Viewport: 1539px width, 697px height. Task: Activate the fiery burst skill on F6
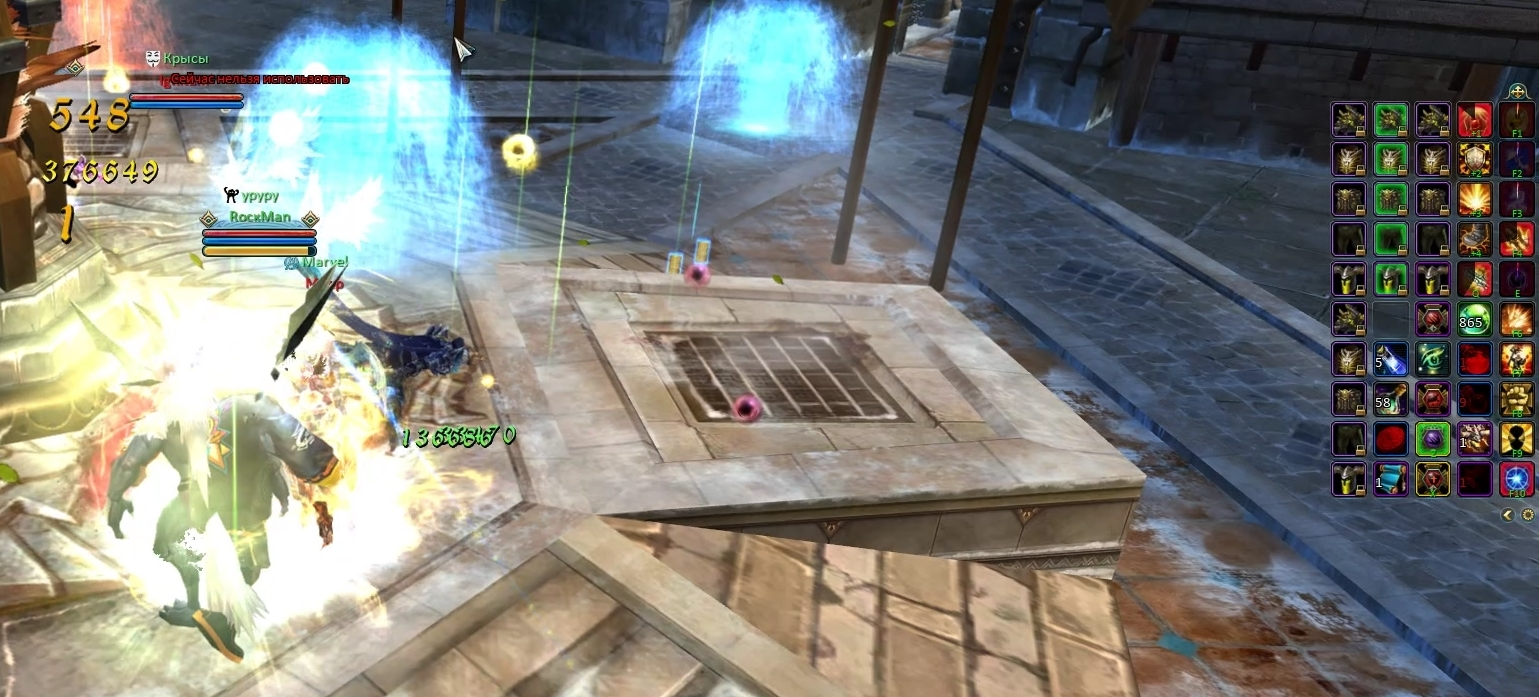coord(1516,319)
